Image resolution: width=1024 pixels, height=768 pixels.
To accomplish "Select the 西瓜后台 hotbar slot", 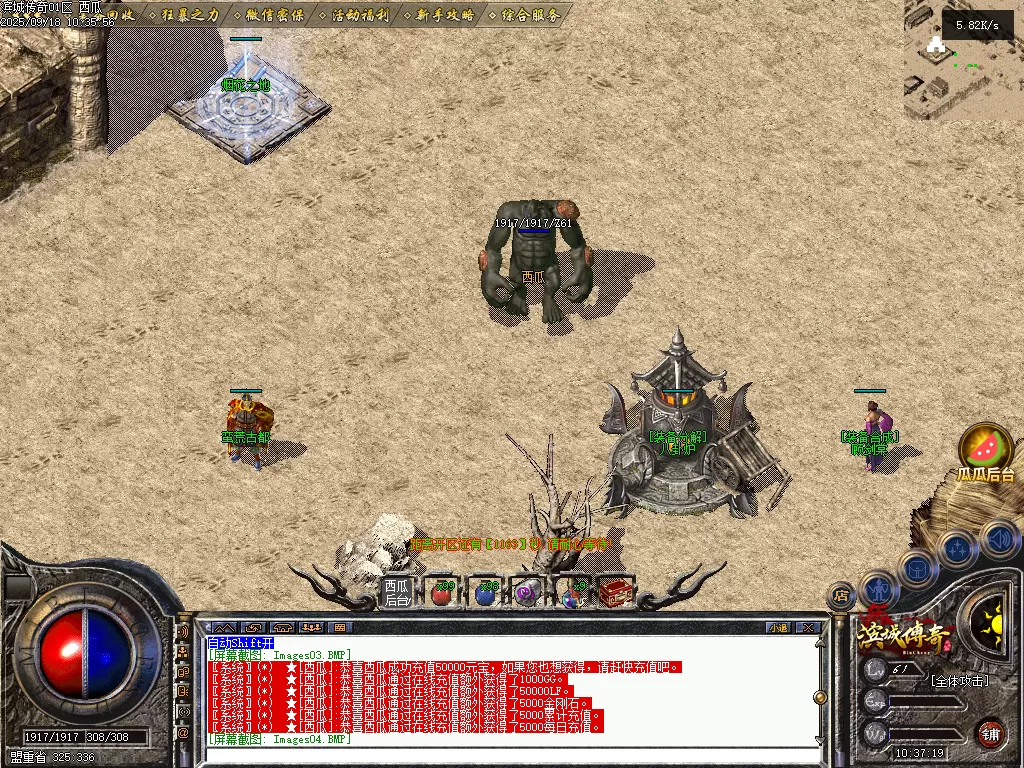I will pyautogui.click(x=397, y=593).
